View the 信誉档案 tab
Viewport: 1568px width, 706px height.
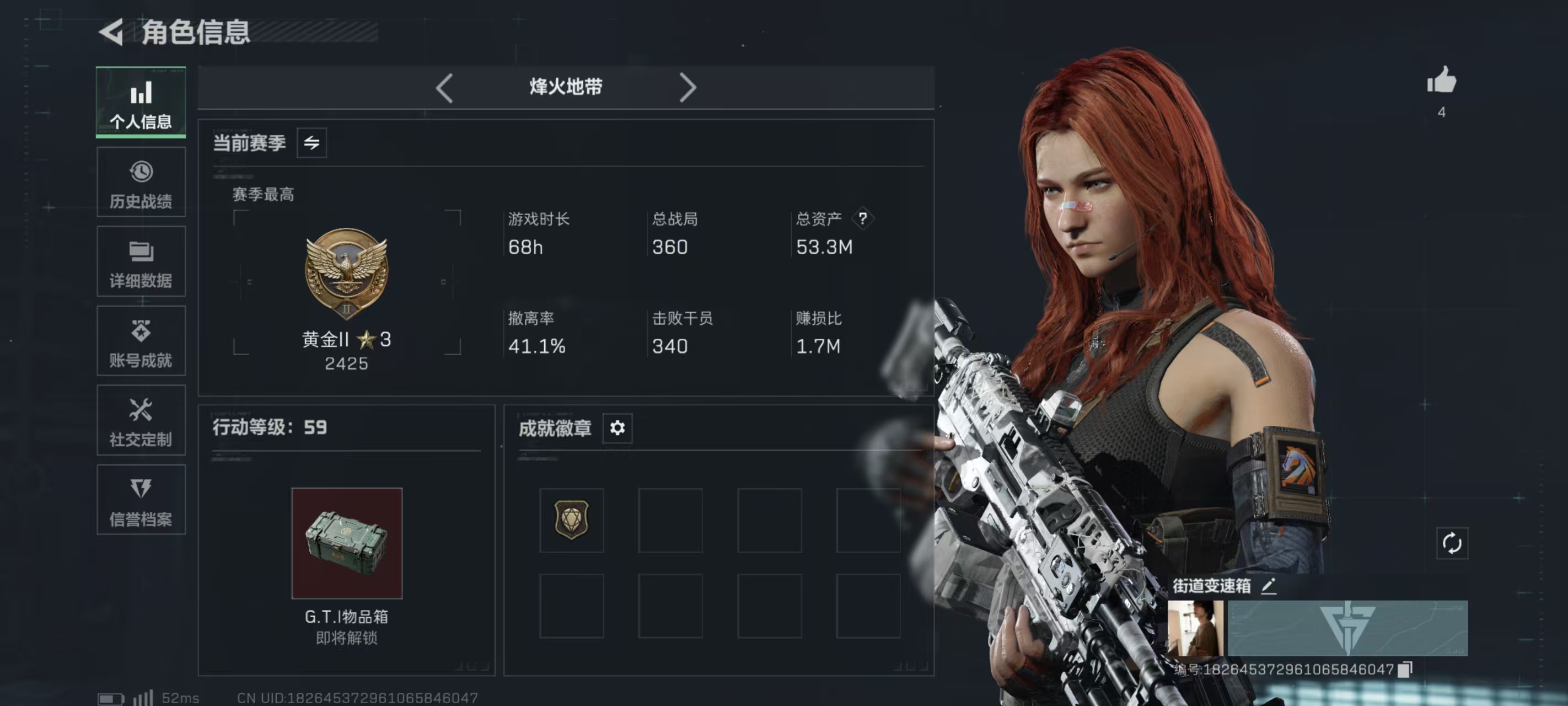click(141, 500)
